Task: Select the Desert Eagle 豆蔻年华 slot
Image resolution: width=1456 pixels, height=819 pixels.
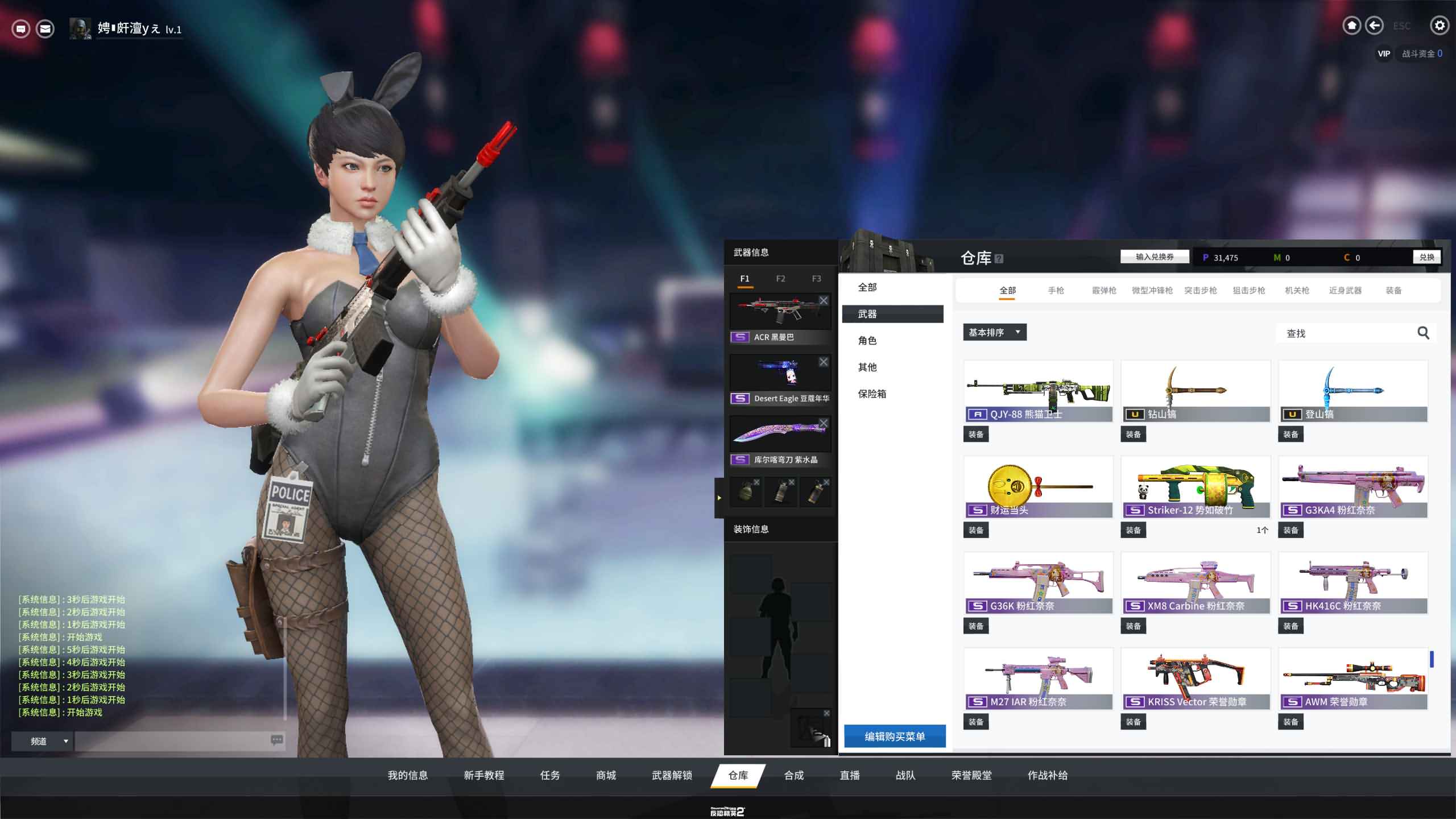Action: tap(780, 378)
